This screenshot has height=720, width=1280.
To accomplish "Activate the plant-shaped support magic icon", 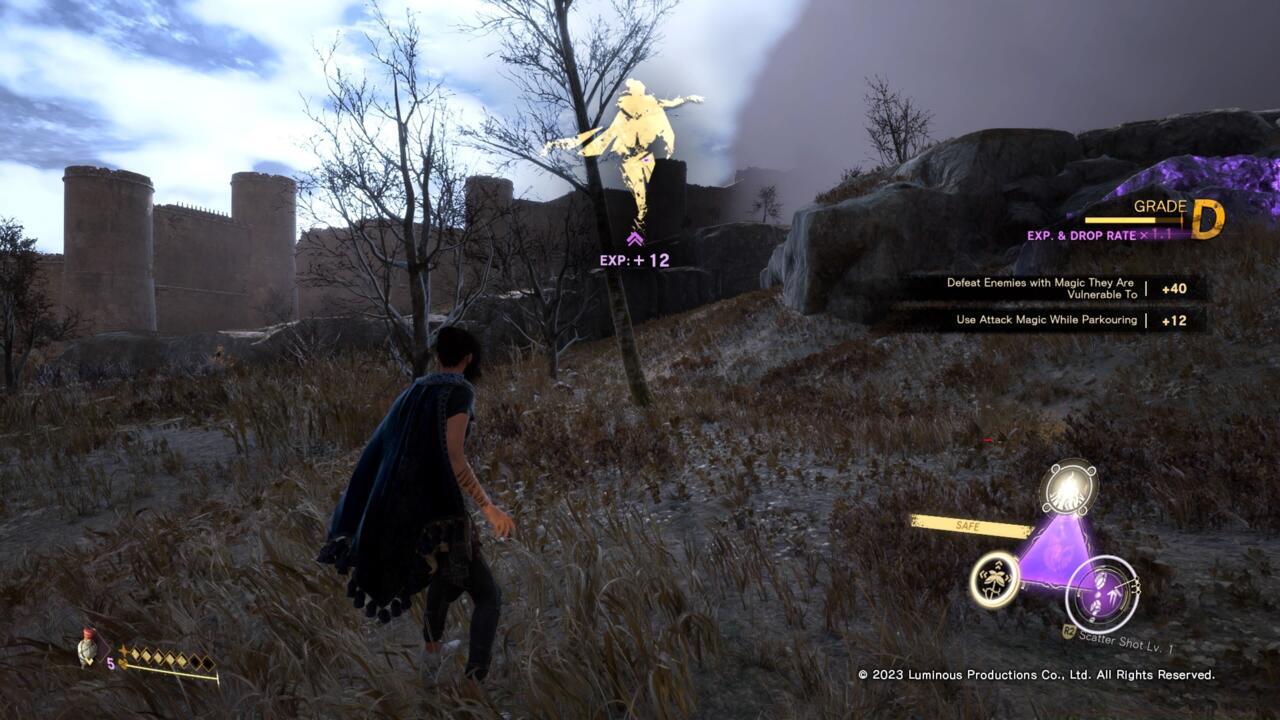I will [995, 579].
